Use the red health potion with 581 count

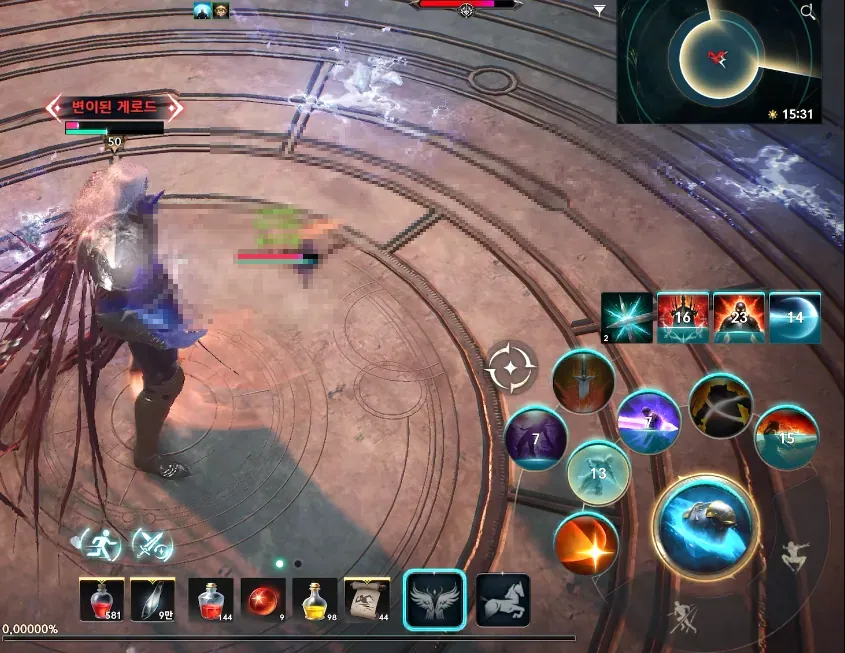coord(102,600)
